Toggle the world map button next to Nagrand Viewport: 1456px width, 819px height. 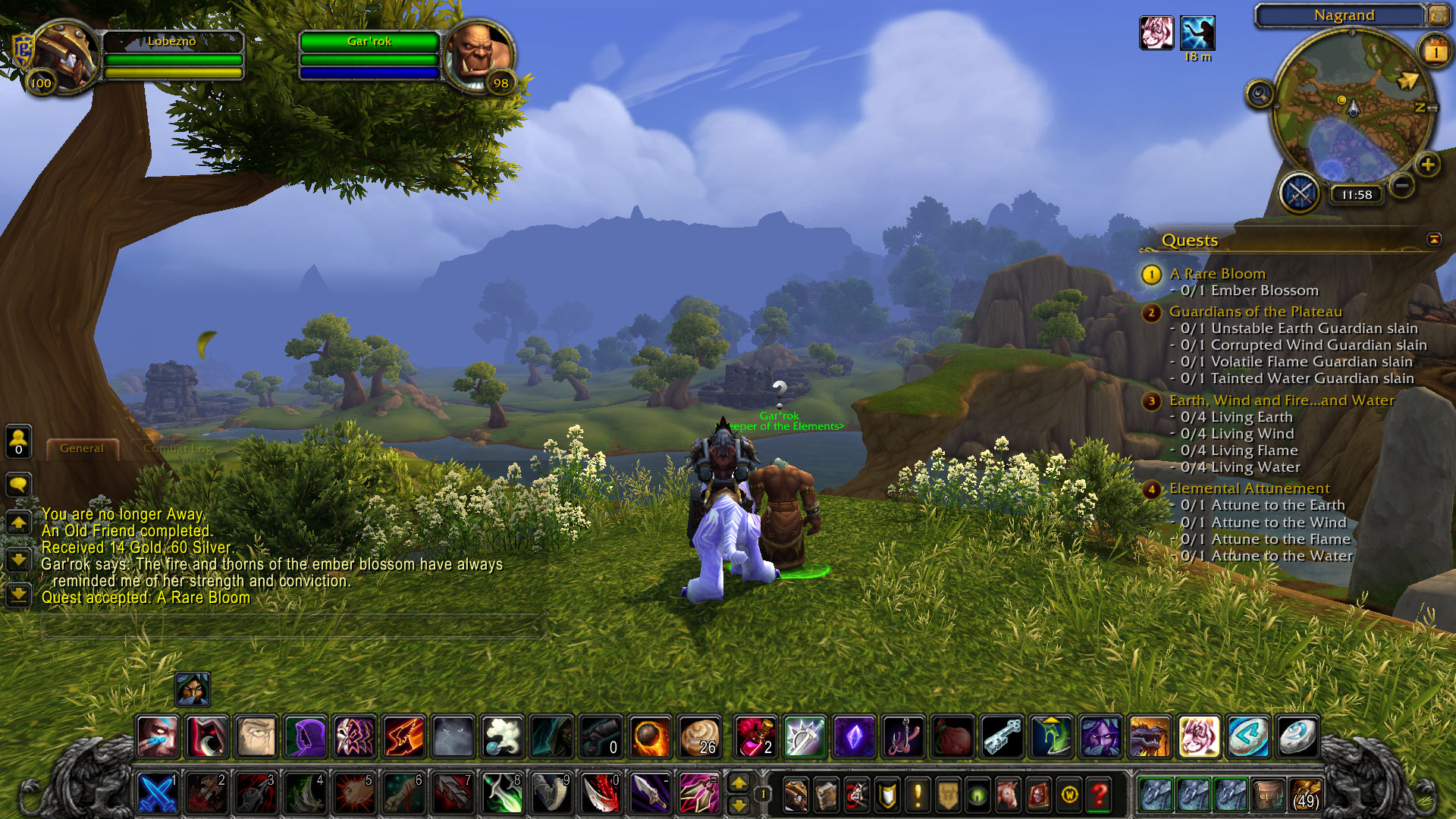(x=1438, y=14)
